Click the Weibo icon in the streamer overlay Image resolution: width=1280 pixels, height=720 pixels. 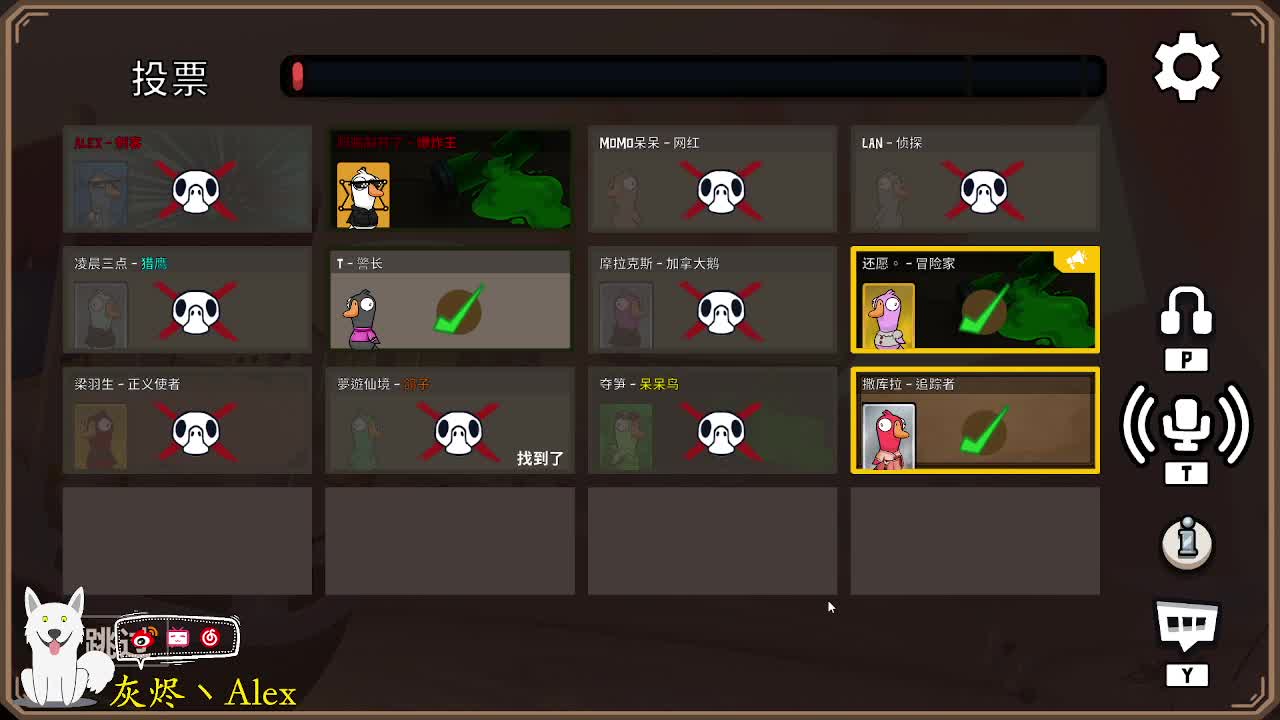coord(141,638)
